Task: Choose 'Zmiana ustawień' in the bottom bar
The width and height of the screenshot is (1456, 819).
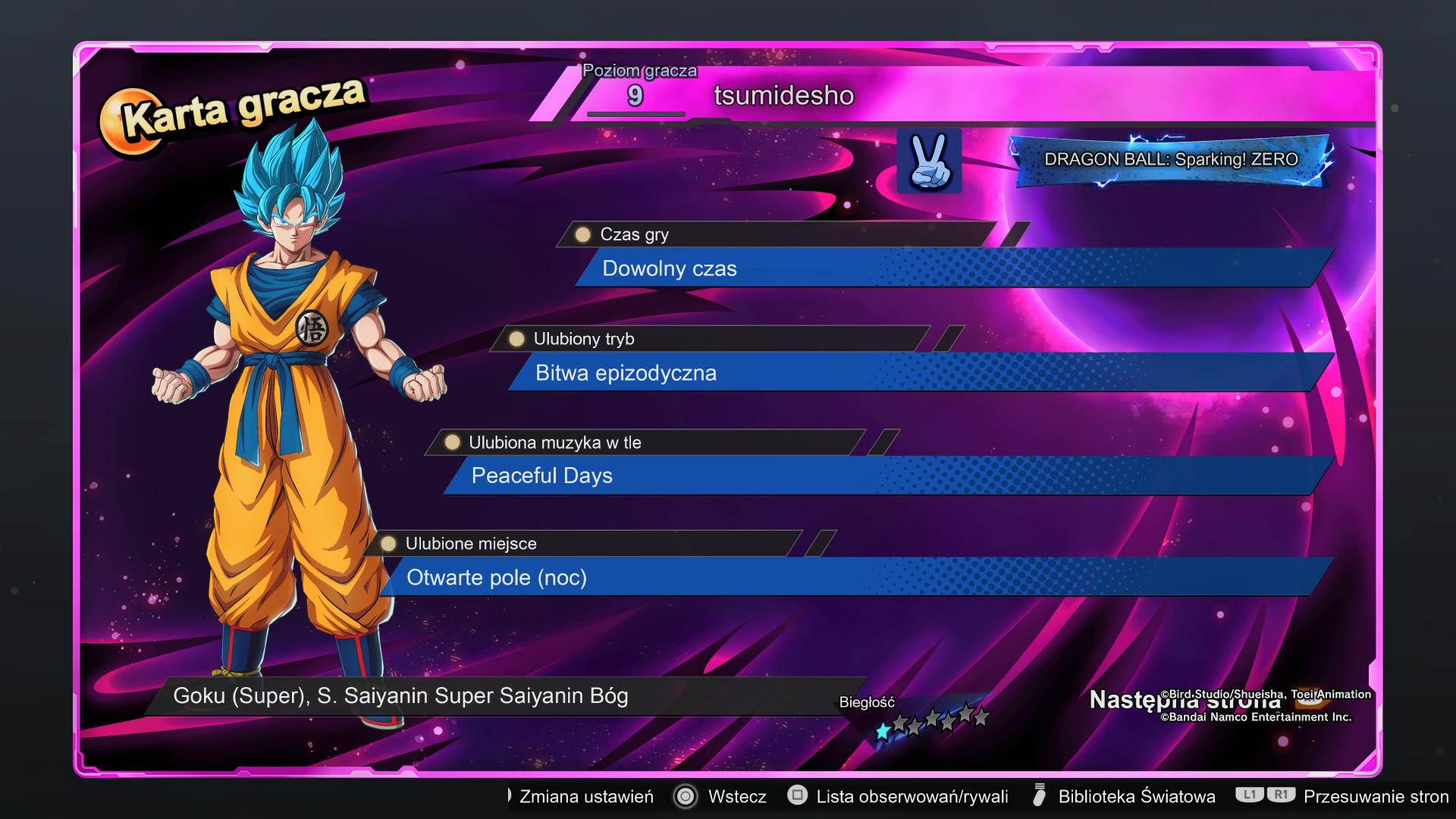Action: click(585, 796)
